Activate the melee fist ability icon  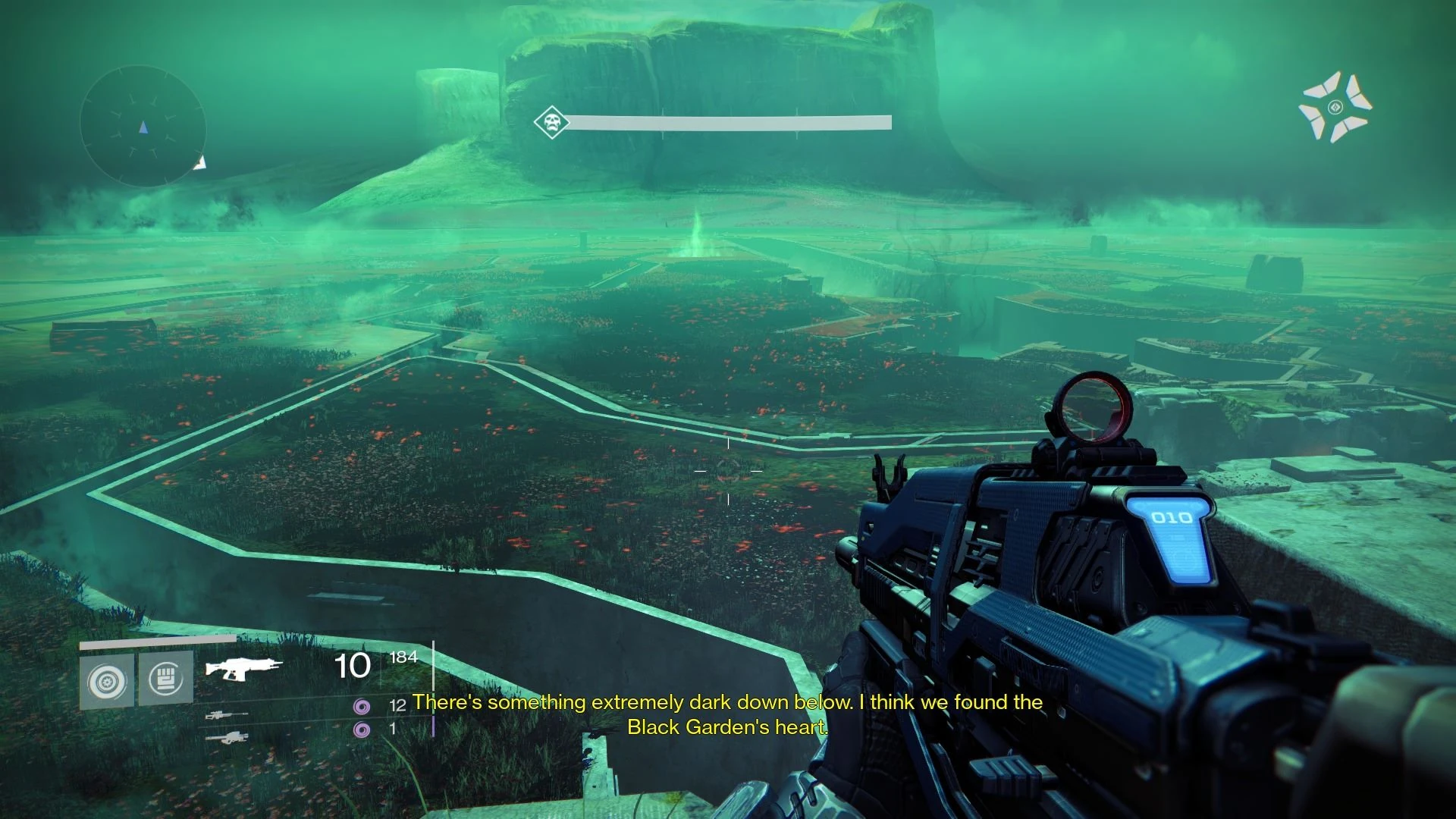click(166, 679)
